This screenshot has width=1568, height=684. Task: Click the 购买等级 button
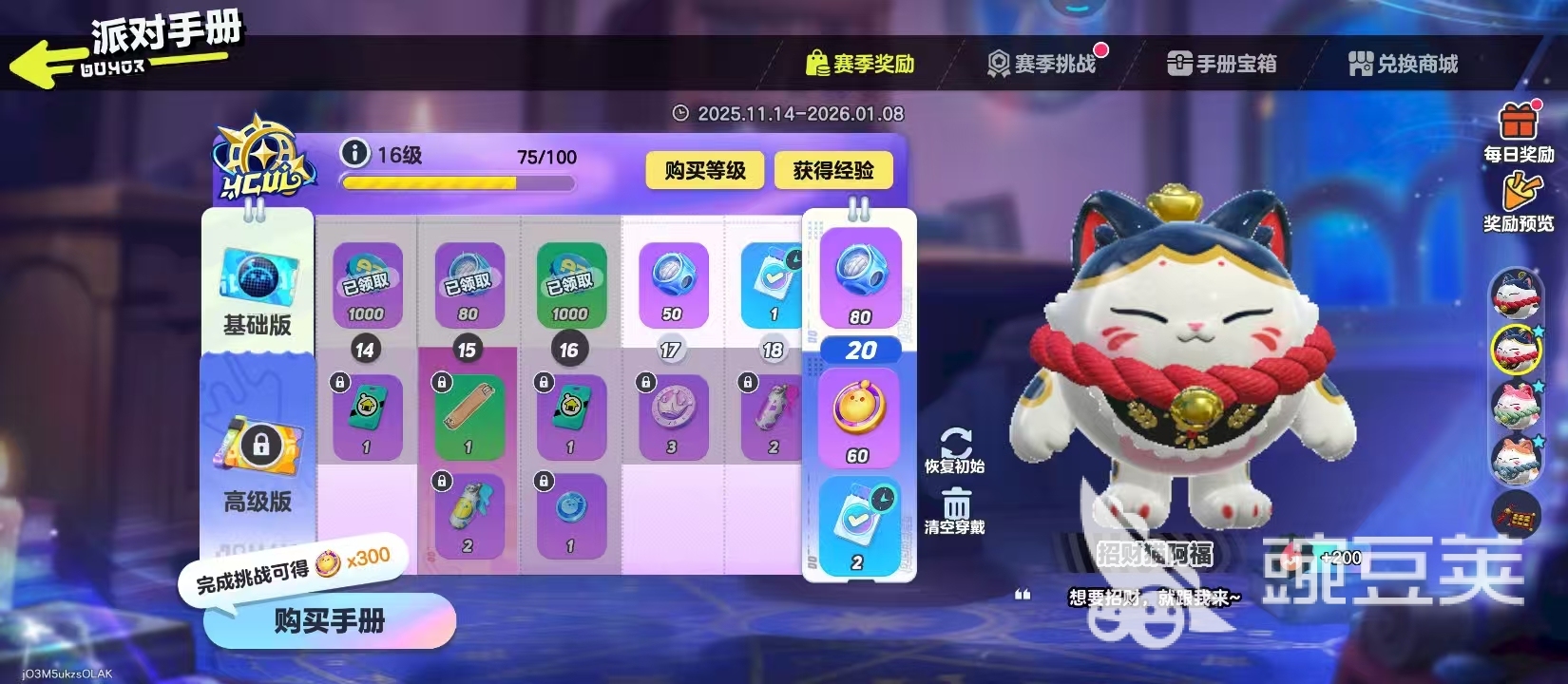[703, 171]
